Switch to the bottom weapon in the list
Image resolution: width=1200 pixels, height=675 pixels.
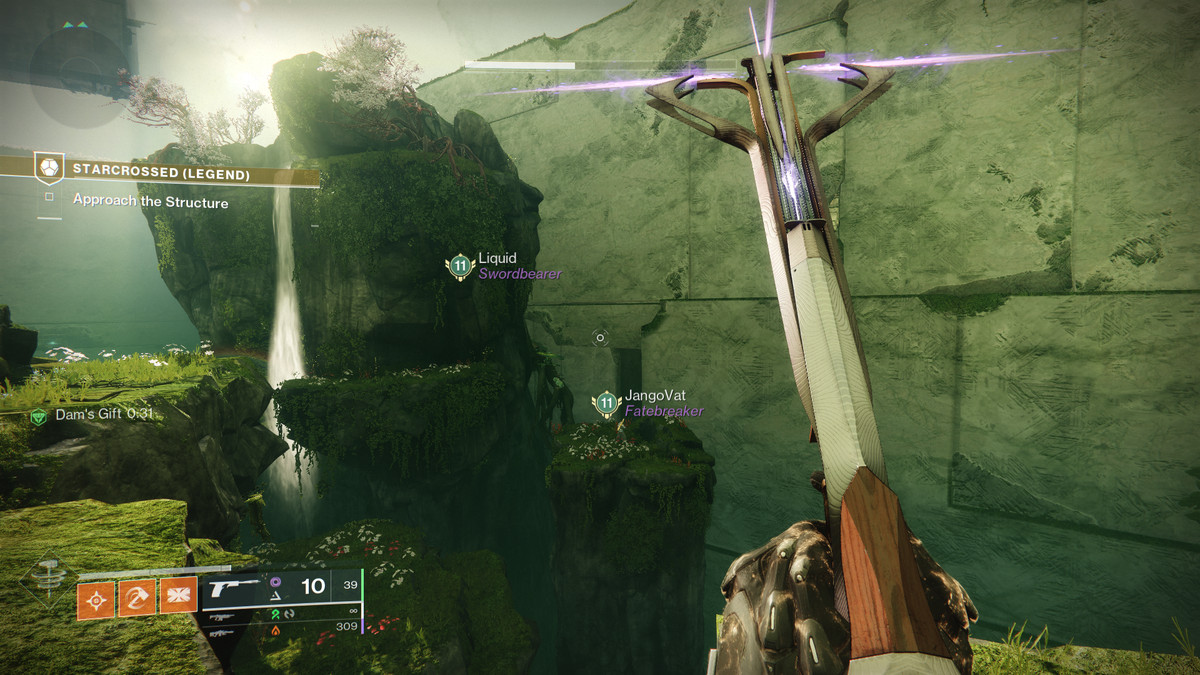(222, 632)
